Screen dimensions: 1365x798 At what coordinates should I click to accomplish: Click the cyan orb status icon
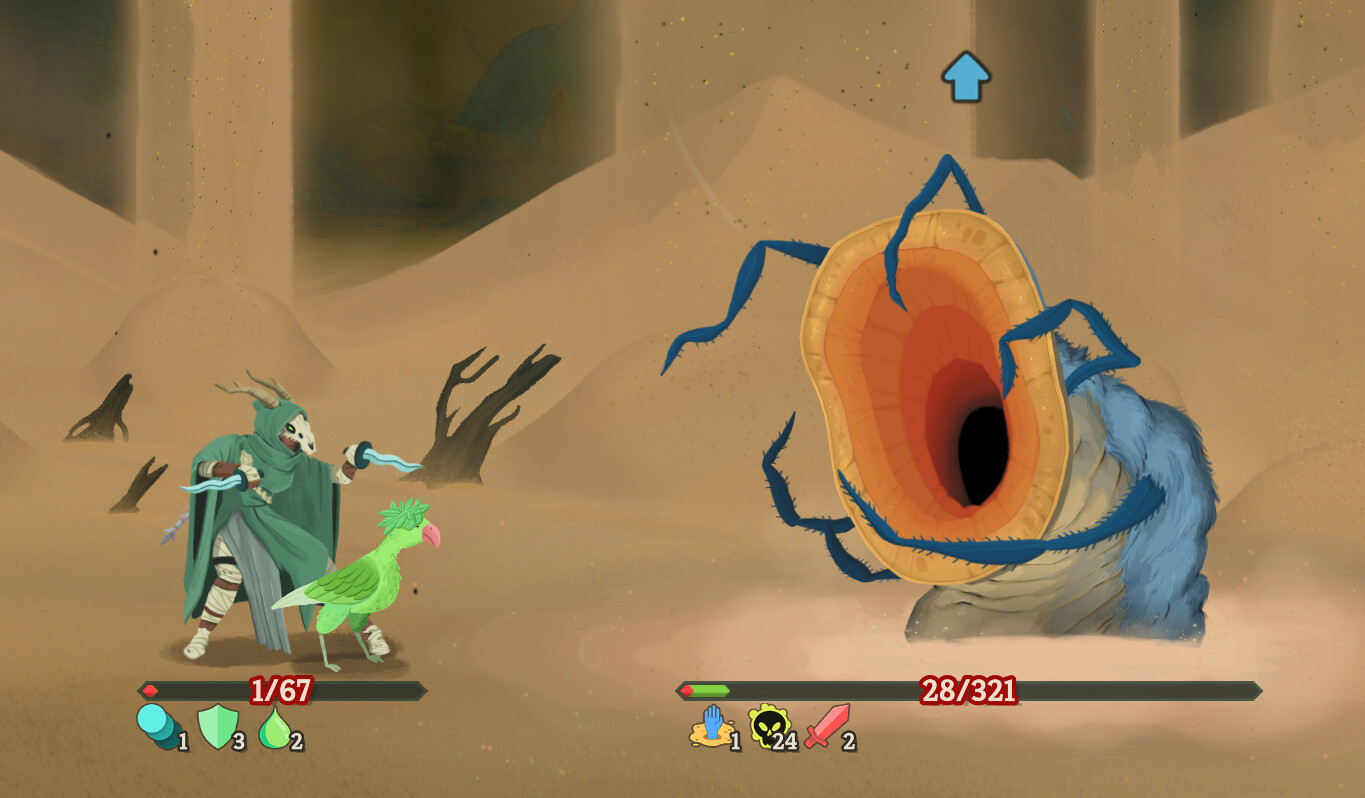pyautogui.click(x=156, y=726)
